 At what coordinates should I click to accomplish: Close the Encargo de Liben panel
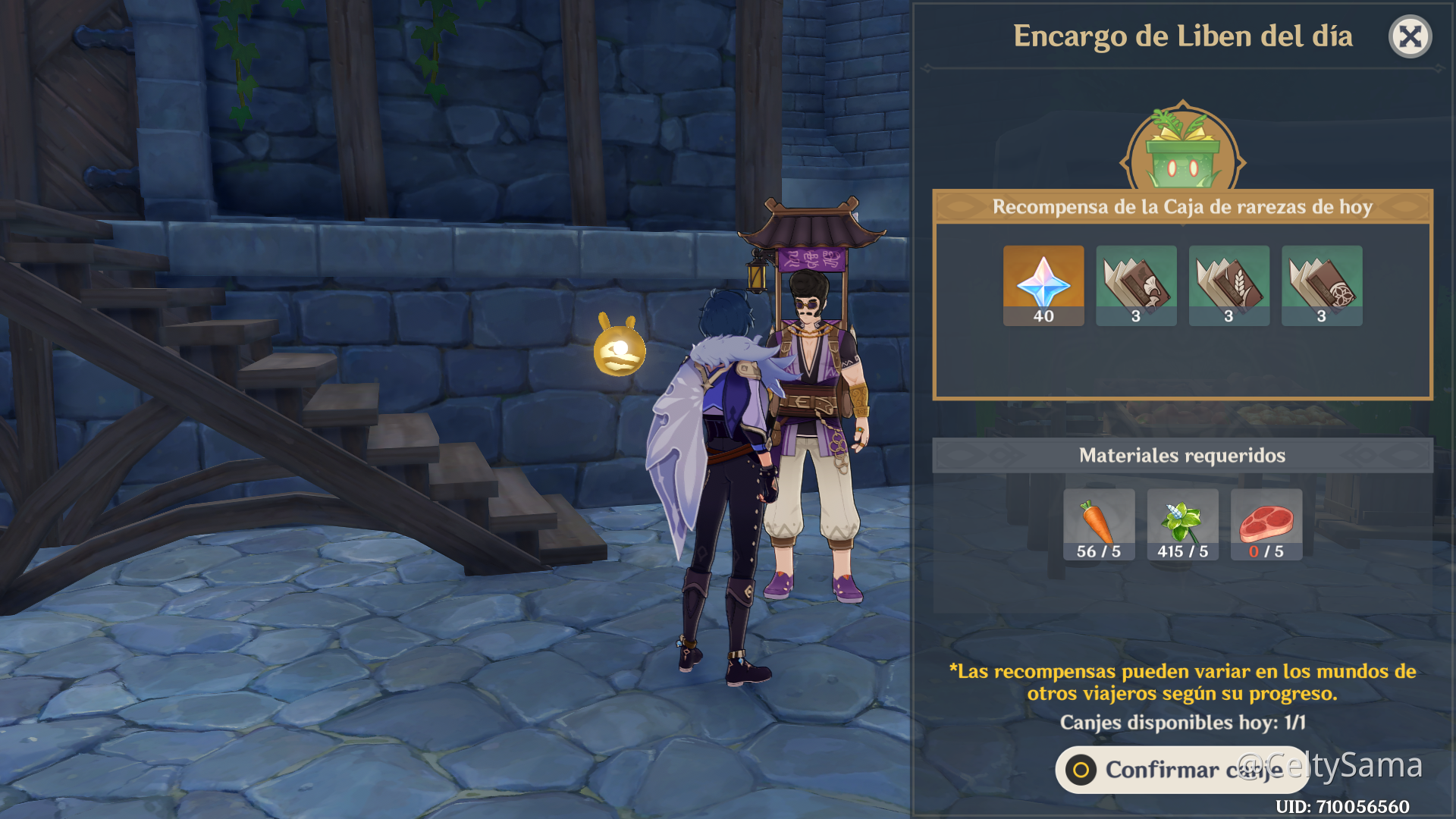1410,36
